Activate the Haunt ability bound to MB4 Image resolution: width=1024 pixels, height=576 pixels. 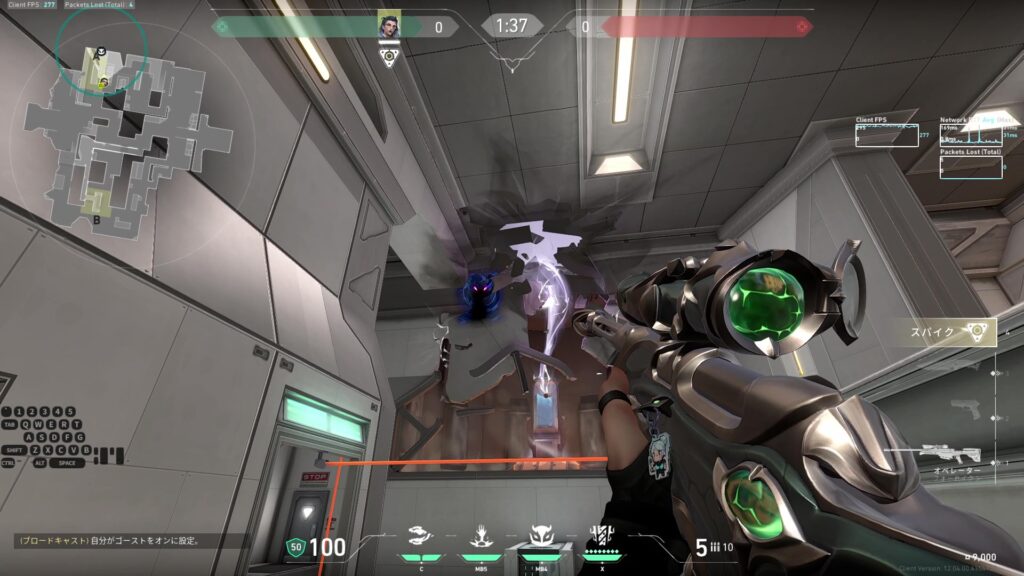[x=542, y=539]
